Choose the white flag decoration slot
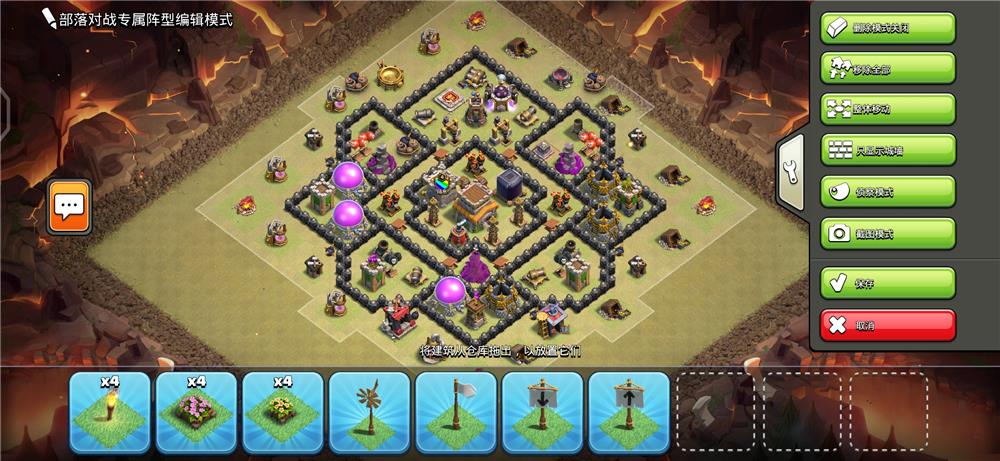Viewport: 1000px width, 461px height. (456, 412)
